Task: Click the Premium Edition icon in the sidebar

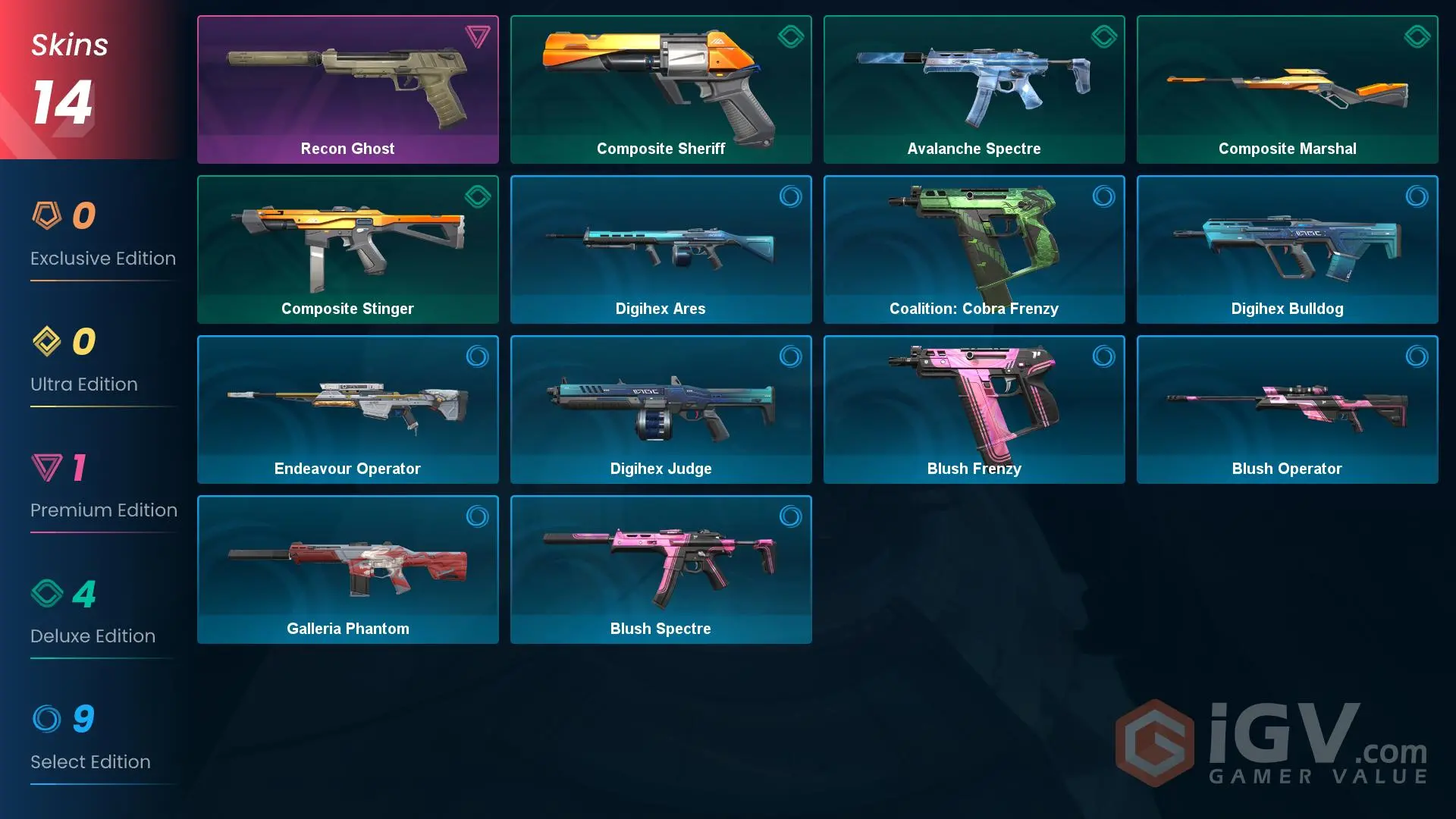Action: 47,467
